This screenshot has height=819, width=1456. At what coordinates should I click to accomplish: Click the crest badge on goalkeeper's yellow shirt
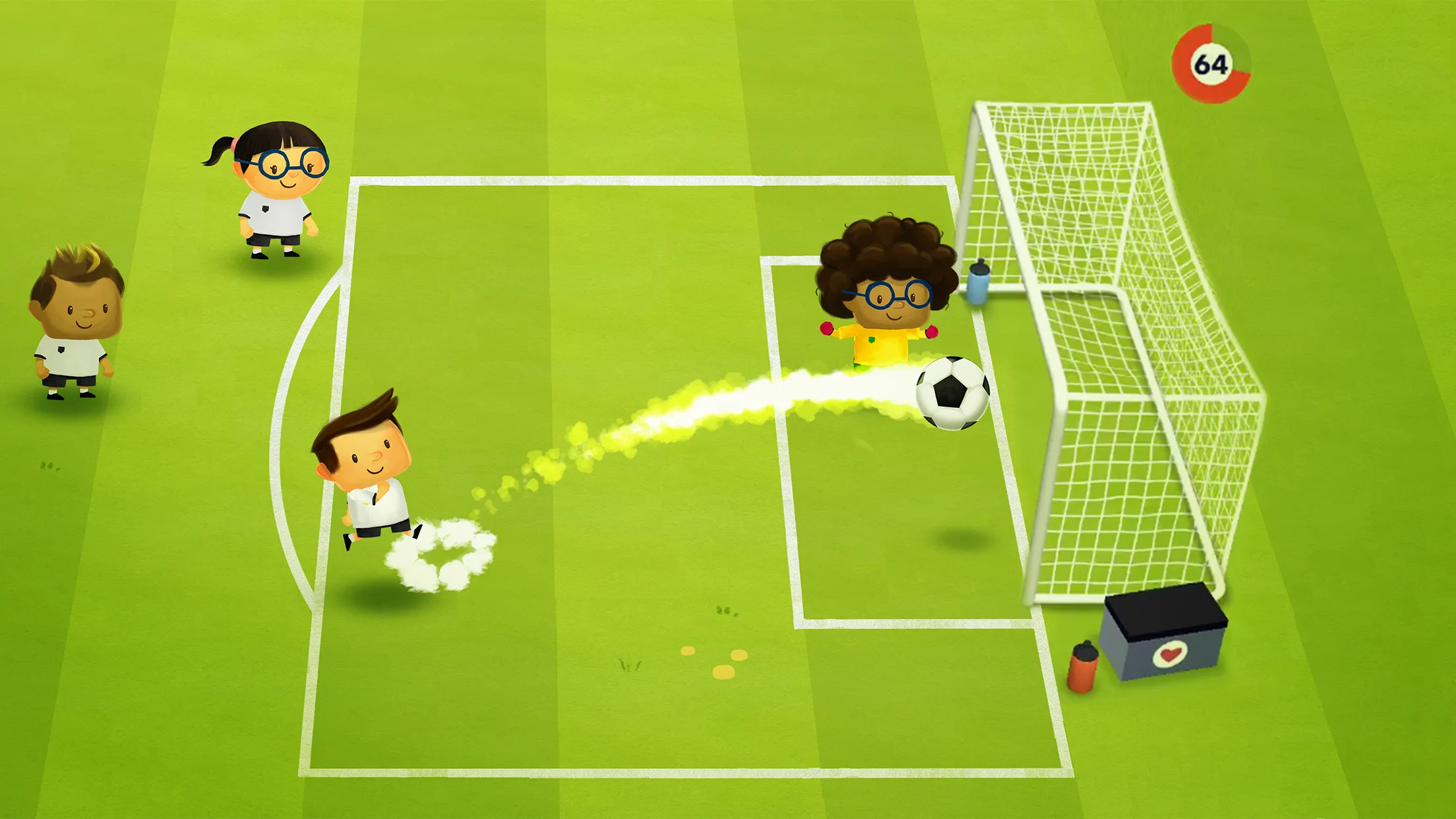pos(870,340)
